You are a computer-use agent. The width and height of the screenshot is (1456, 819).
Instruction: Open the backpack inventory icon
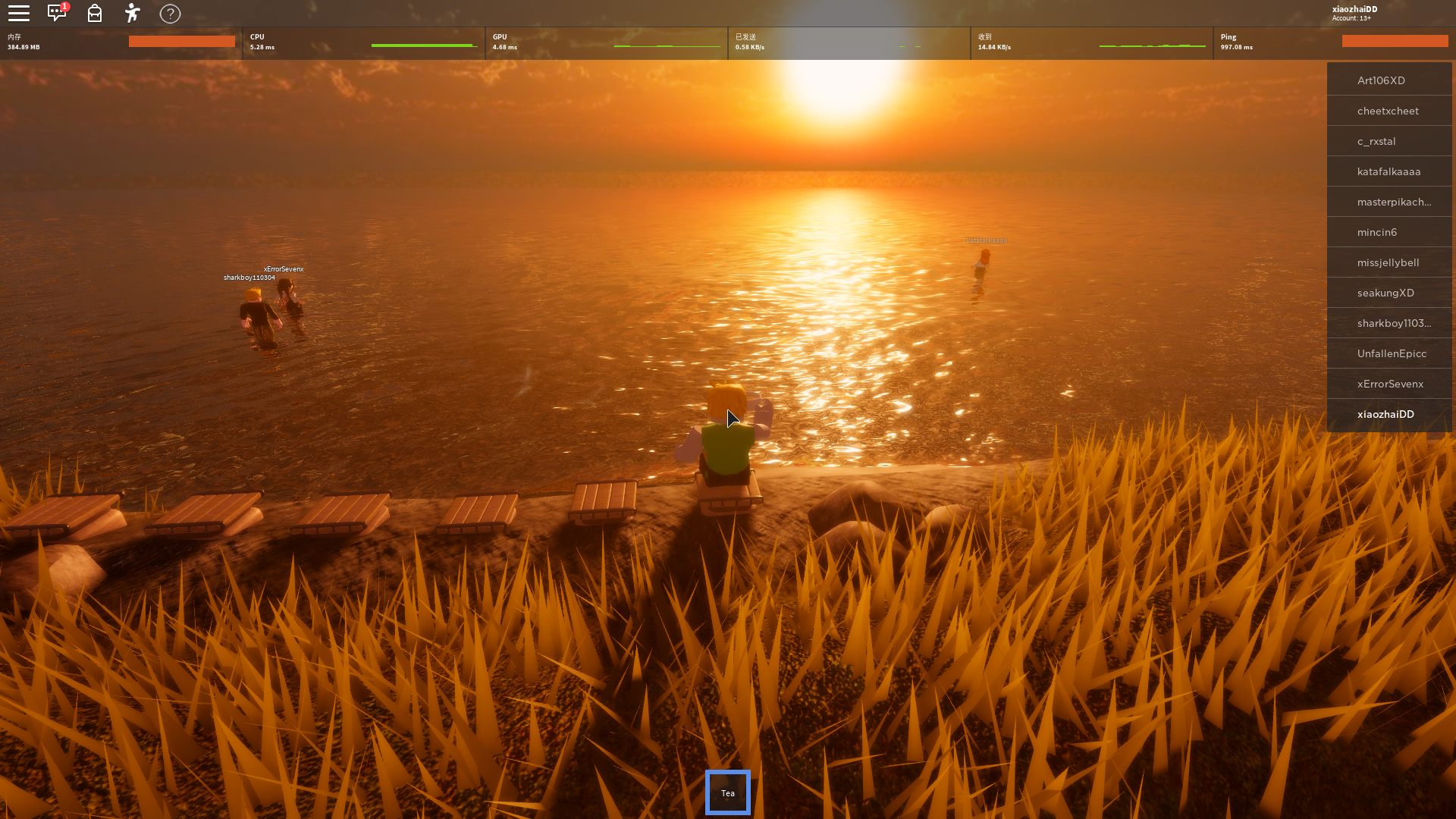coord(95,14)
